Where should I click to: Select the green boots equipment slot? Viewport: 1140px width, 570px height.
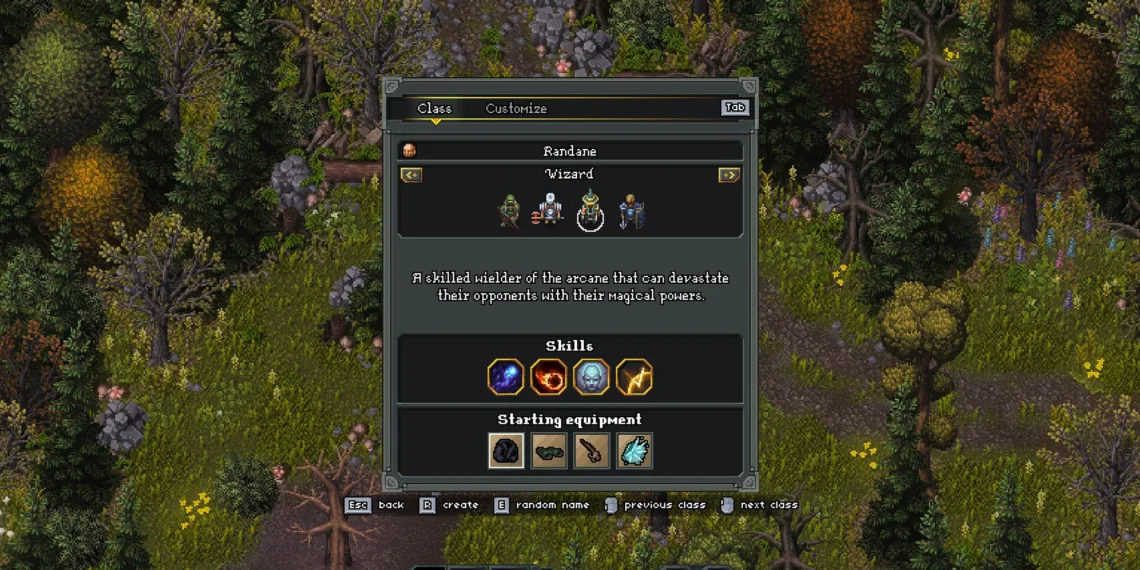(549, 451)
